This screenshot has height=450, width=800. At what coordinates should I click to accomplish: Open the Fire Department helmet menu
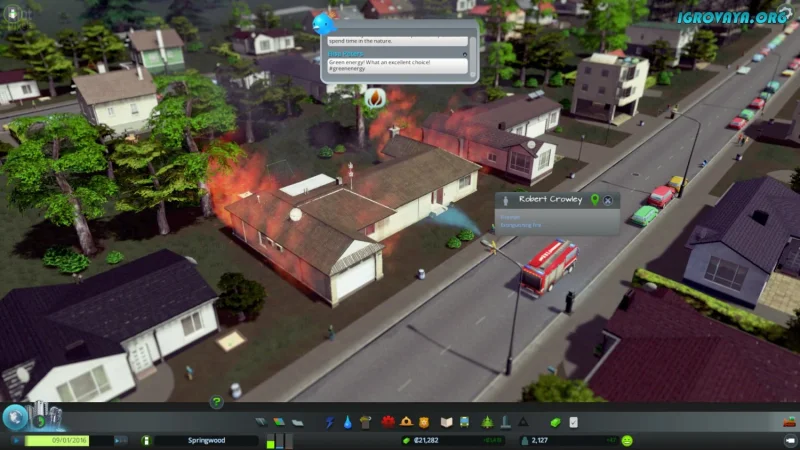[406, 422]
